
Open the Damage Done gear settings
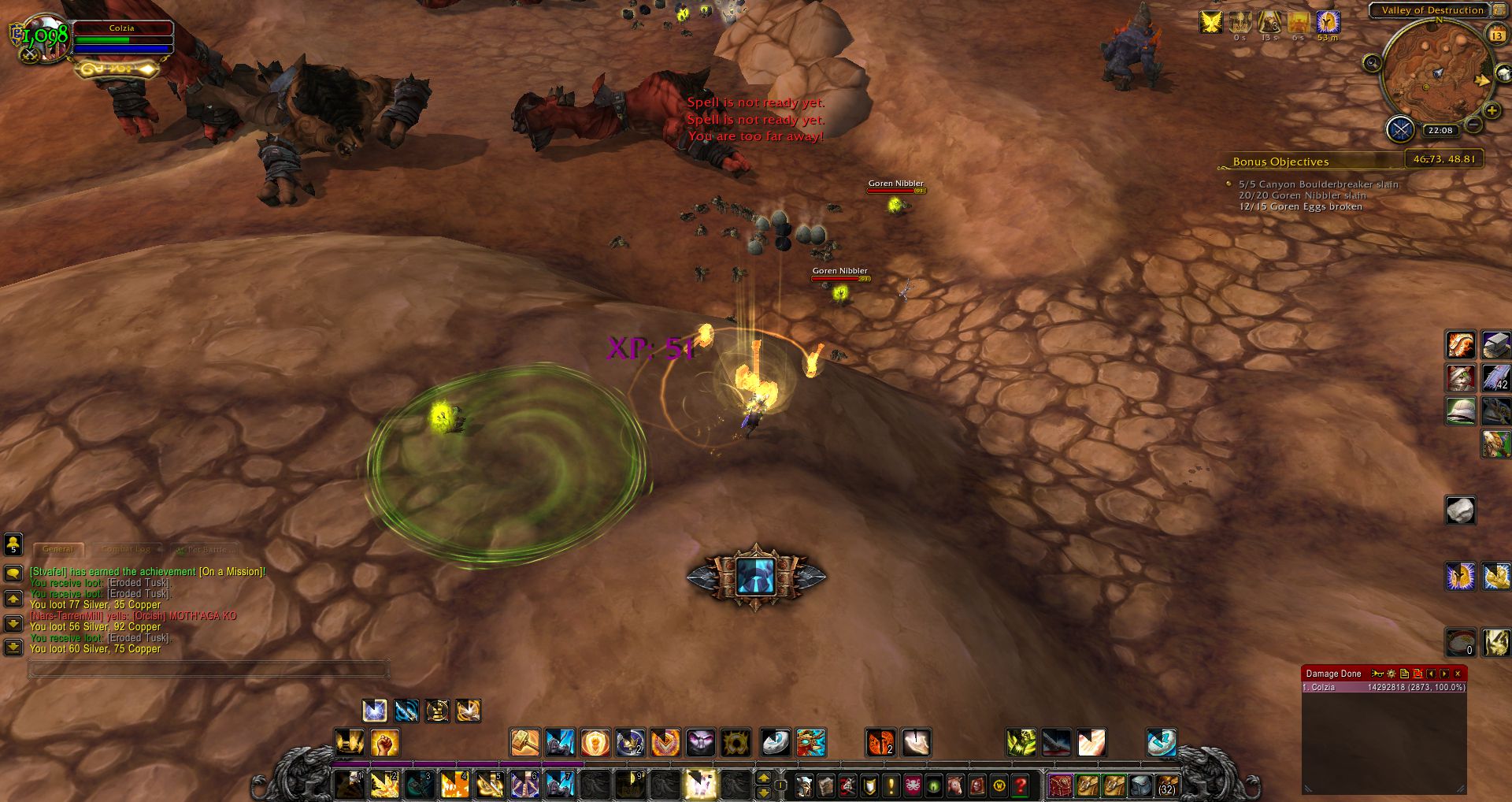point(1392,674)
